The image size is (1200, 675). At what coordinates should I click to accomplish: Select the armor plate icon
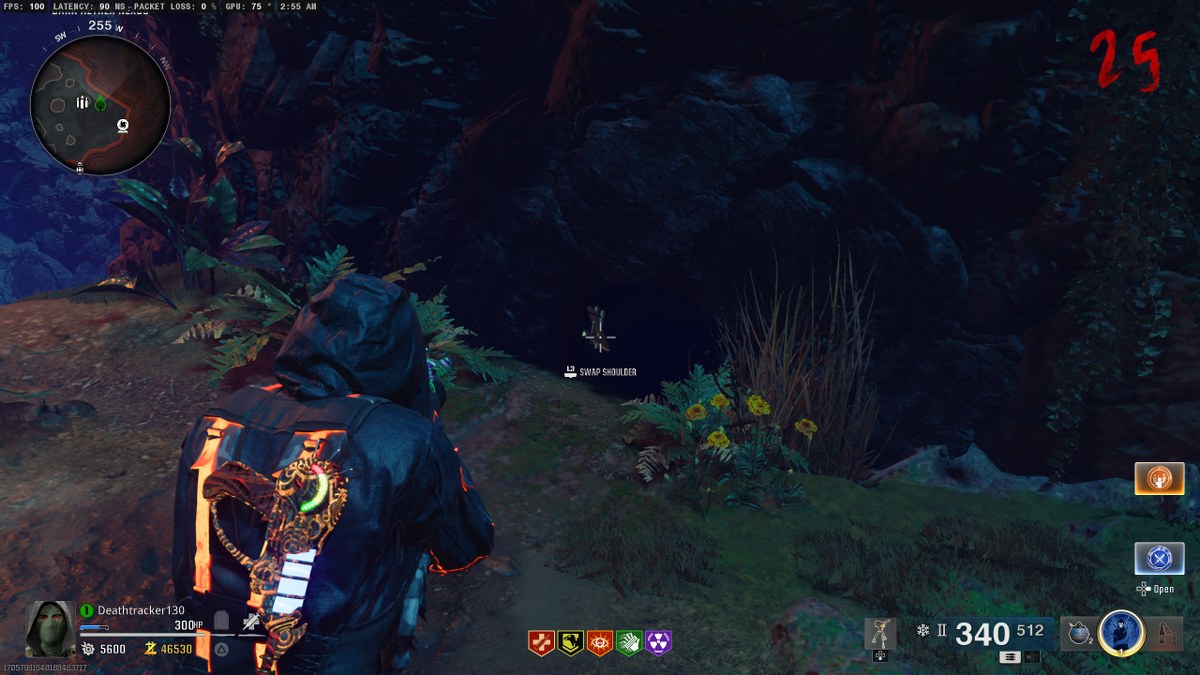[221, 623]
